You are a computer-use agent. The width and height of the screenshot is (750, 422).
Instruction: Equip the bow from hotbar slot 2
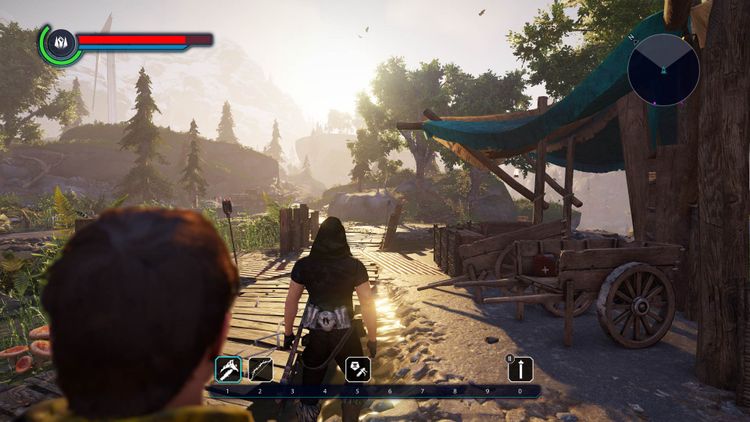261,369
